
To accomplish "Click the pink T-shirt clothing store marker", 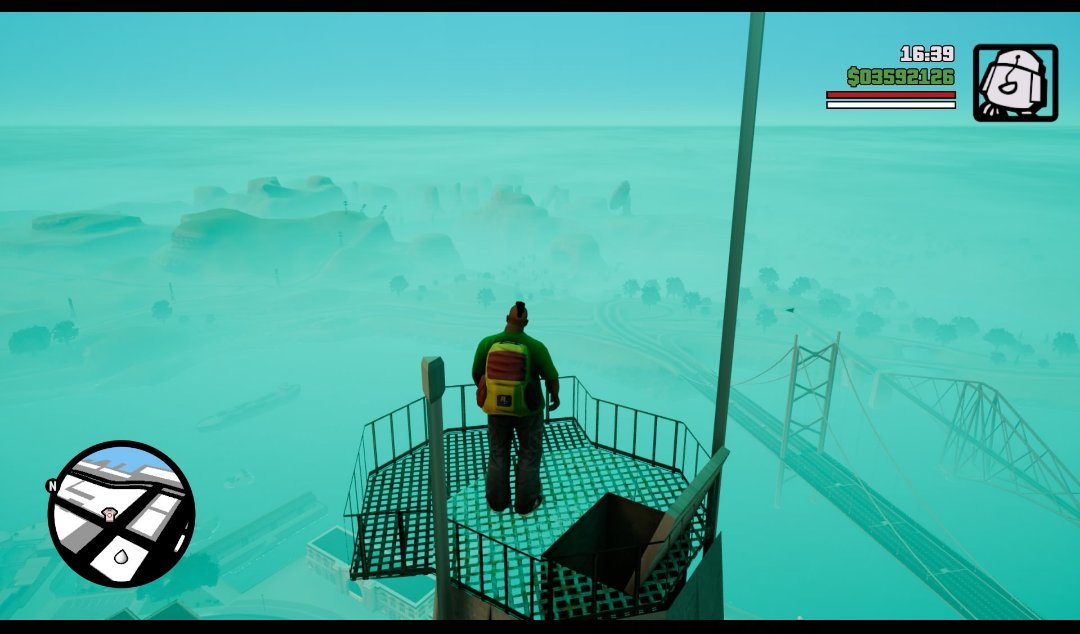I will click(109, 514).
